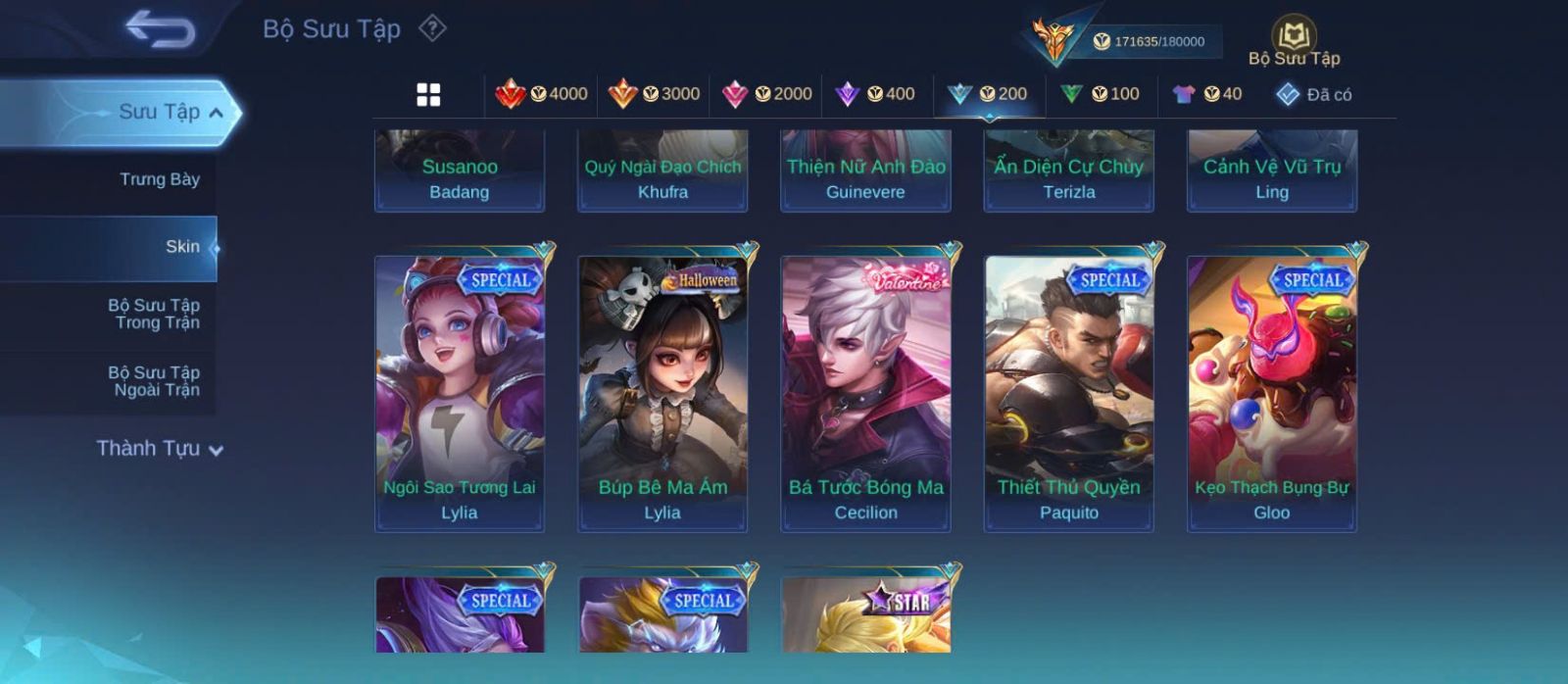Show all skins with grid filter
1568x684 pixels.
pos(428,94)
